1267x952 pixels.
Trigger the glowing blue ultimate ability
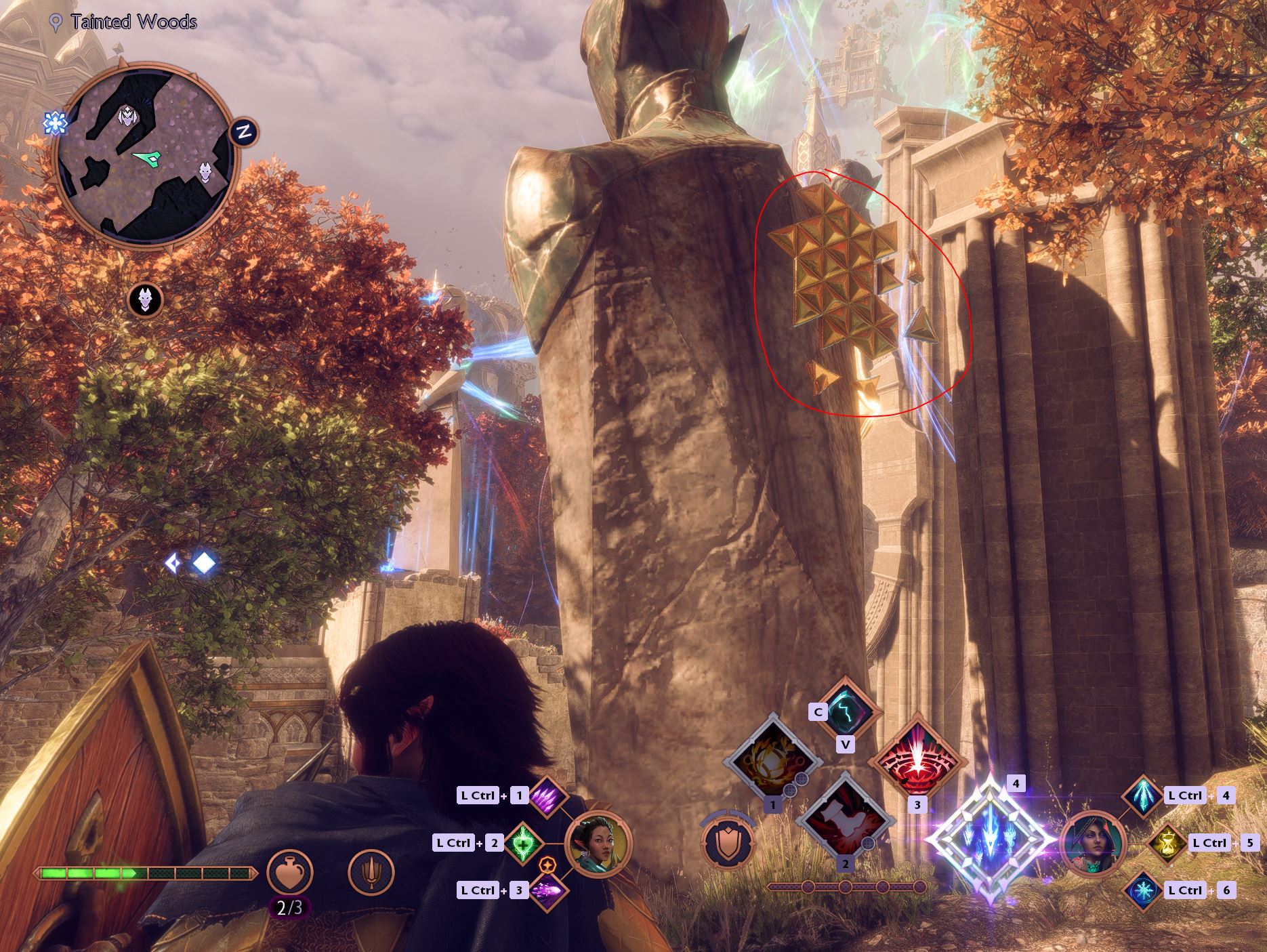pos(991,840)
